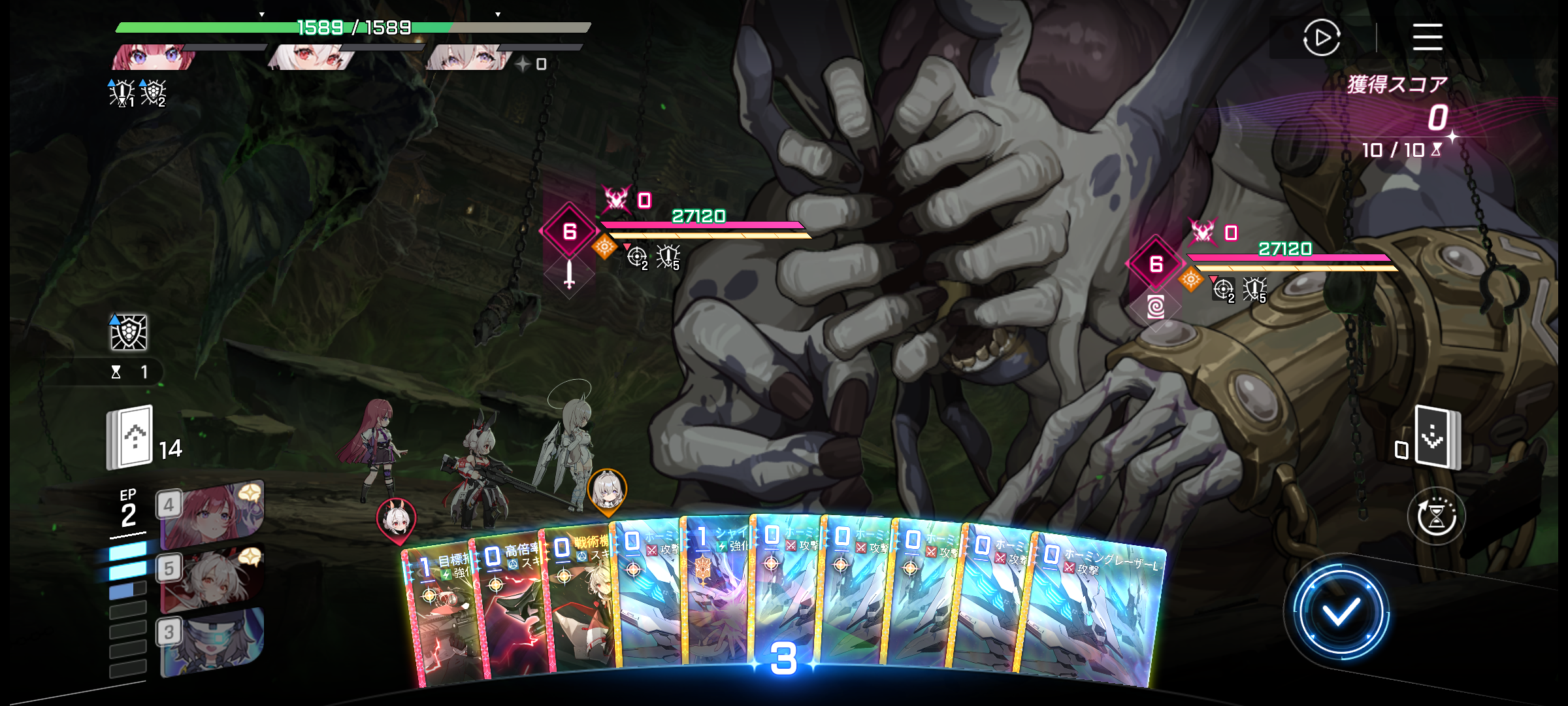Open the hamburger menu
1568x706 pixels.
pyautogui.click(x=1427, y=37)
